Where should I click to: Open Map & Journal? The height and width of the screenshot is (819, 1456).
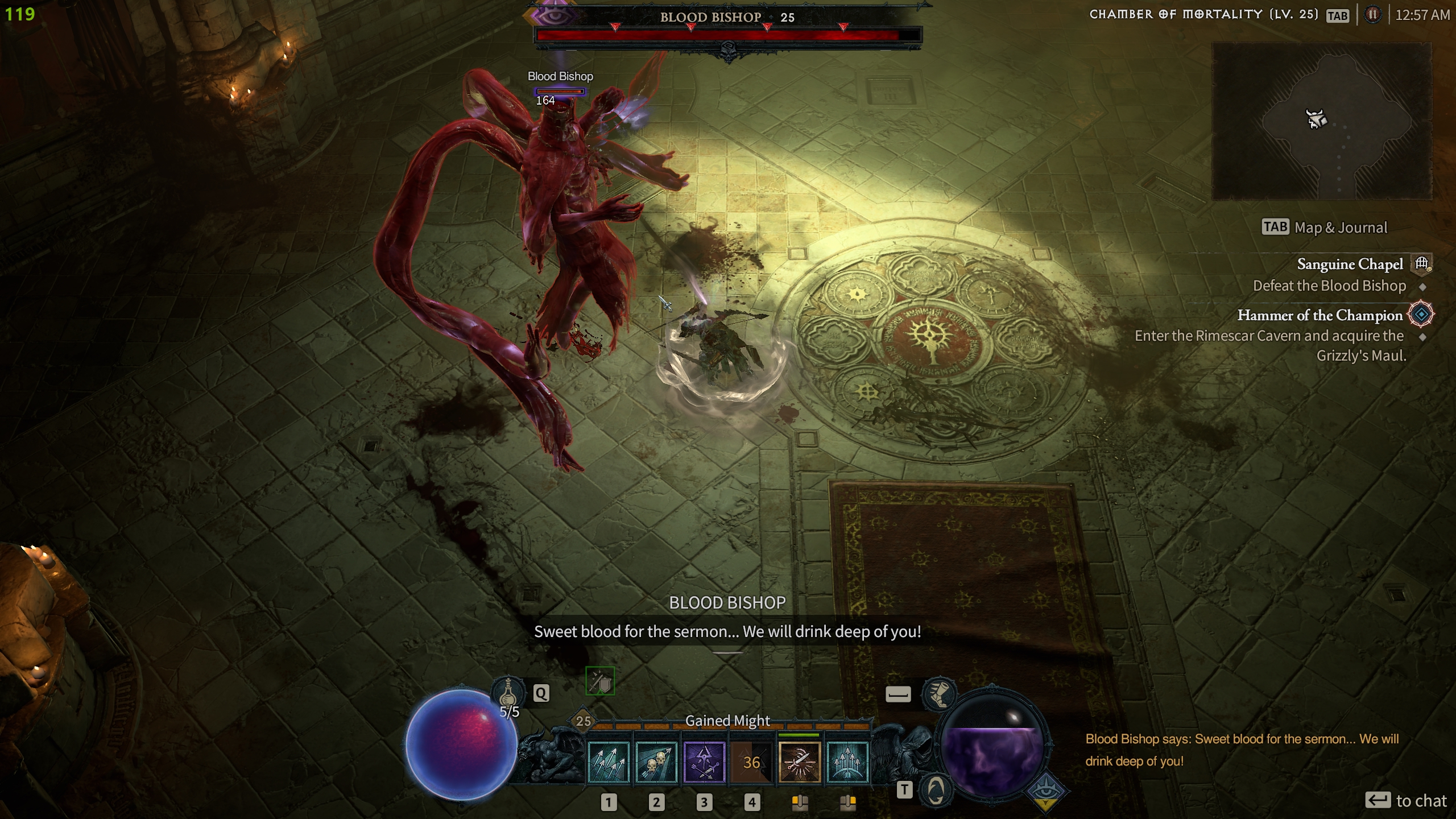click(1325, 227)
